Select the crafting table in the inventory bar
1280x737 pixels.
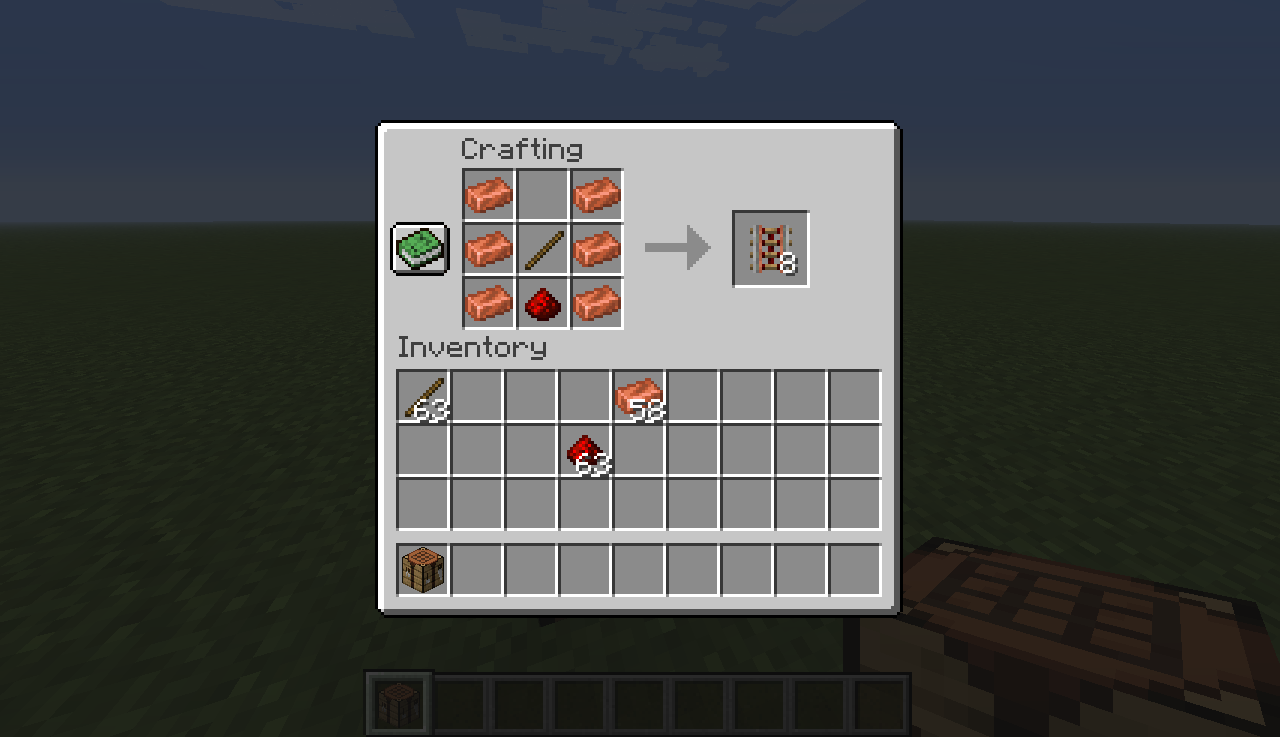(x=421, y=567)
